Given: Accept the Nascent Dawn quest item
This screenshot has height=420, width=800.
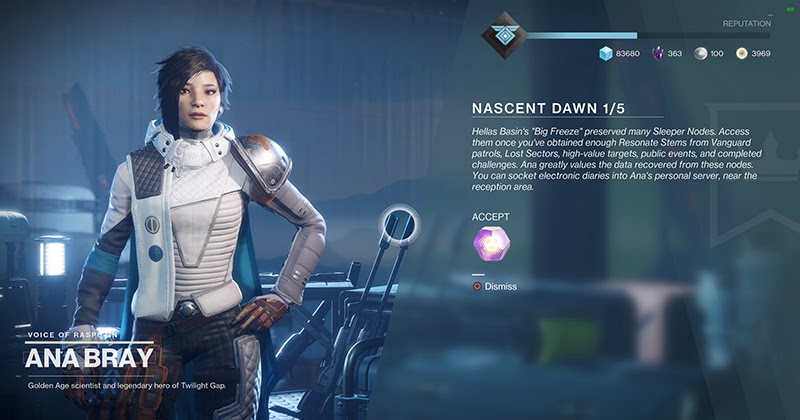Looking at the screenshot, I should pyautogui.click(x=492, y=243).
